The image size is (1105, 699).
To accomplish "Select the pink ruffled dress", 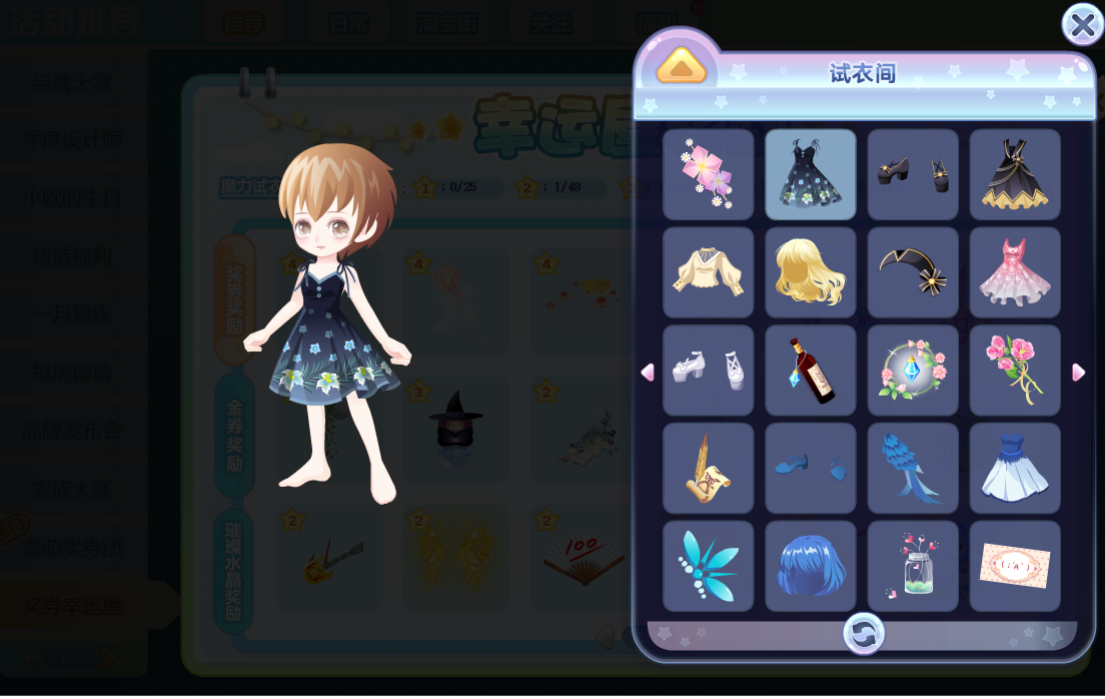I will click(1014, 272).
